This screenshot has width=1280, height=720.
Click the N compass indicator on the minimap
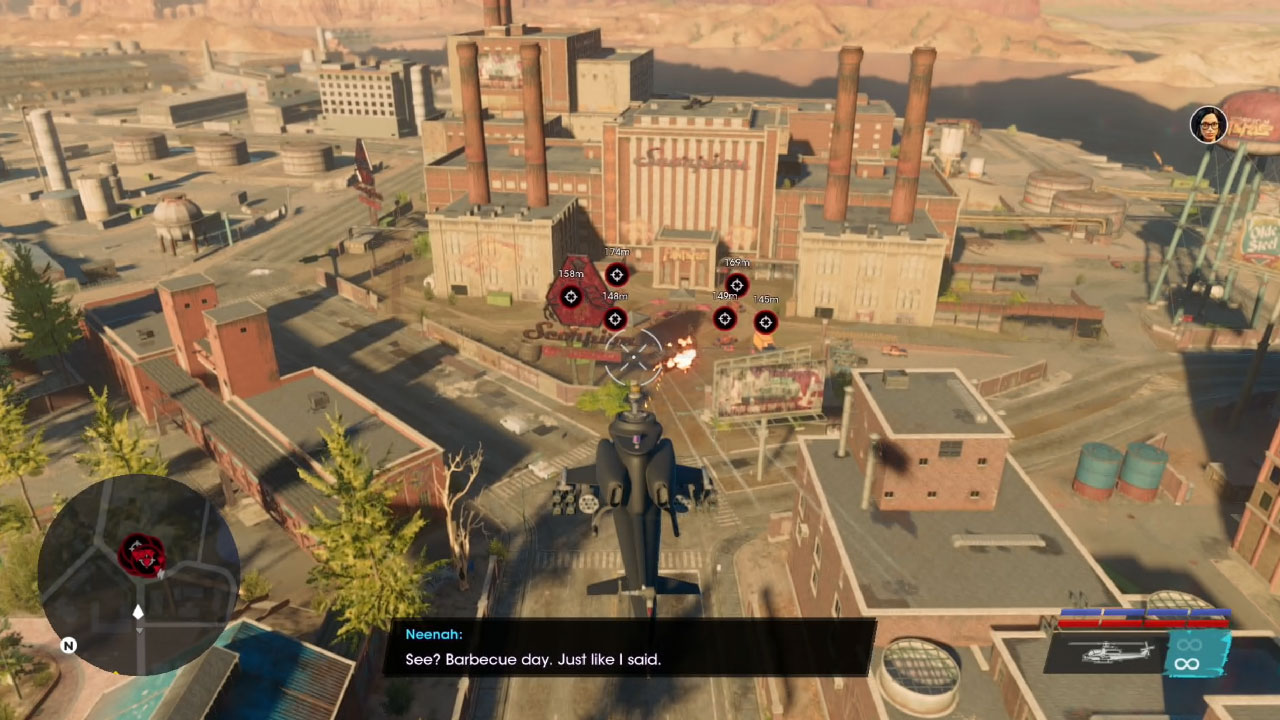[68, 646]
